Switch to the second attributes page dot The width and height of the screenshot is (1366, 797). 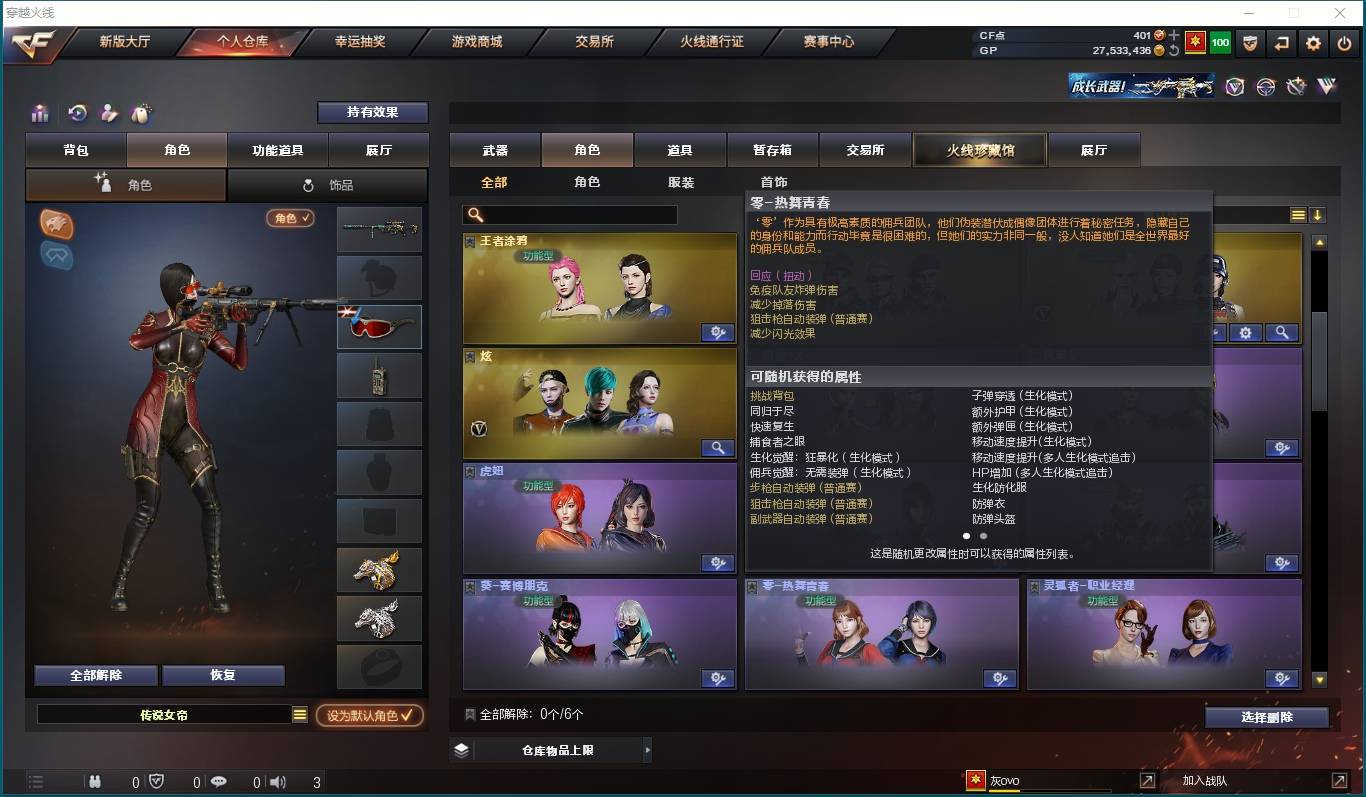[x=983, y=536]
